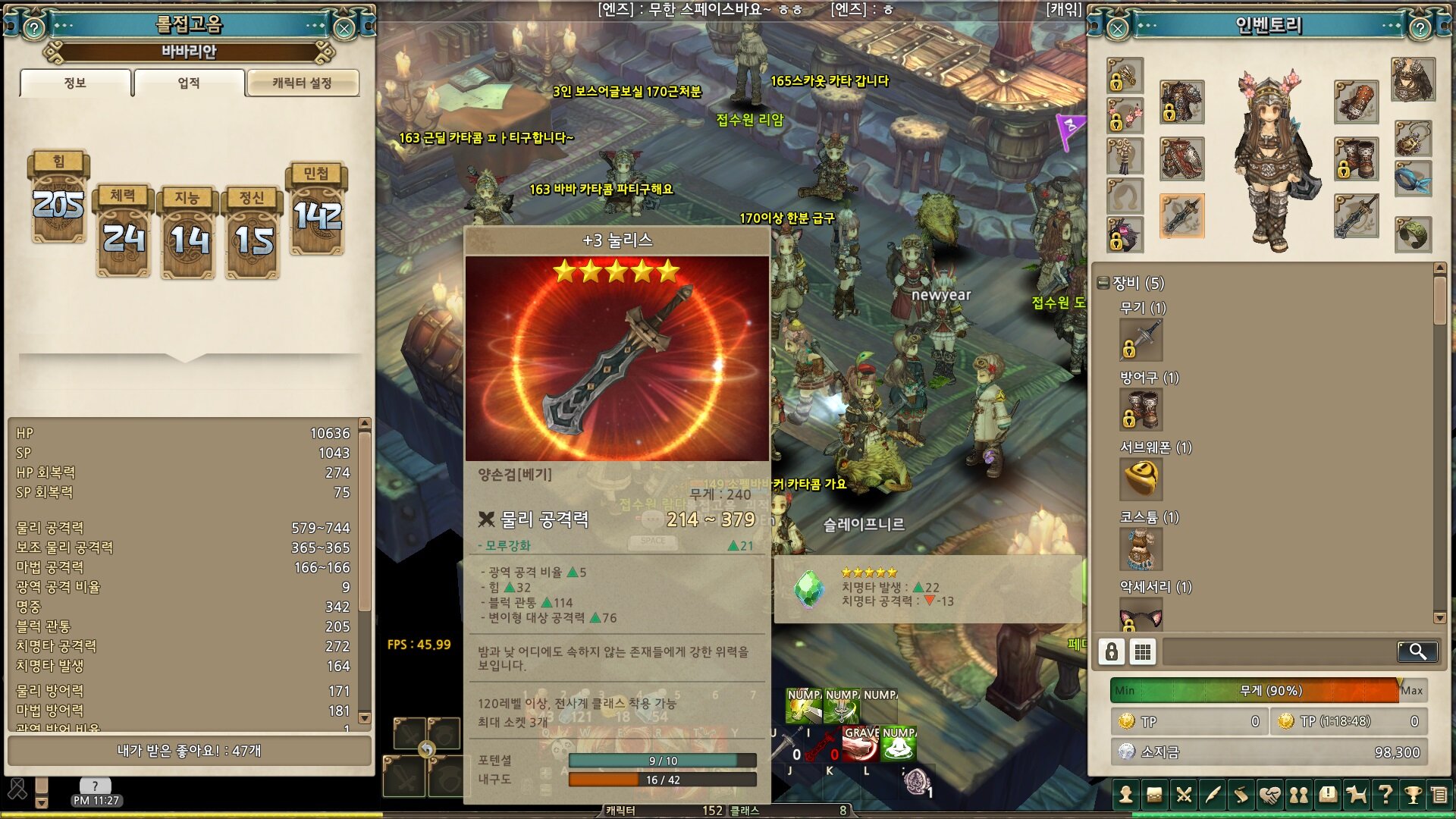Switch to the 정보 tab
This screenshot has width=1456, height=819.
coord(75,83)
